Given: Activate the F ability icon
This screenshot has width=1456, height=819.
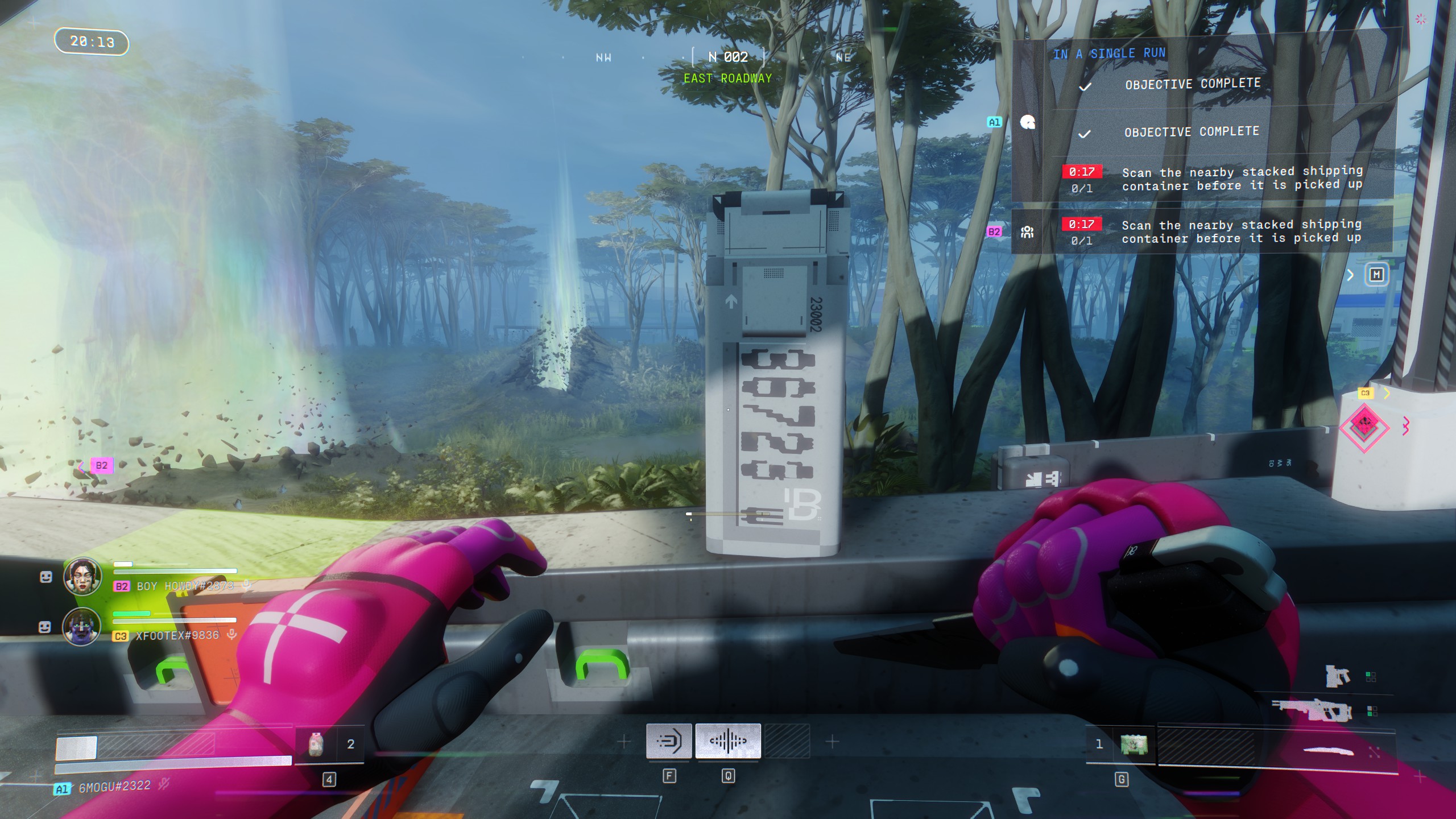Looking at the screenshot, I should tap(669, 741).
